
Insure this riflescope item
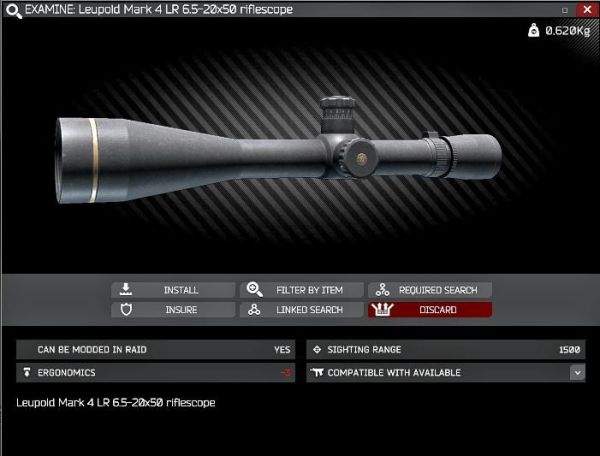173,310
